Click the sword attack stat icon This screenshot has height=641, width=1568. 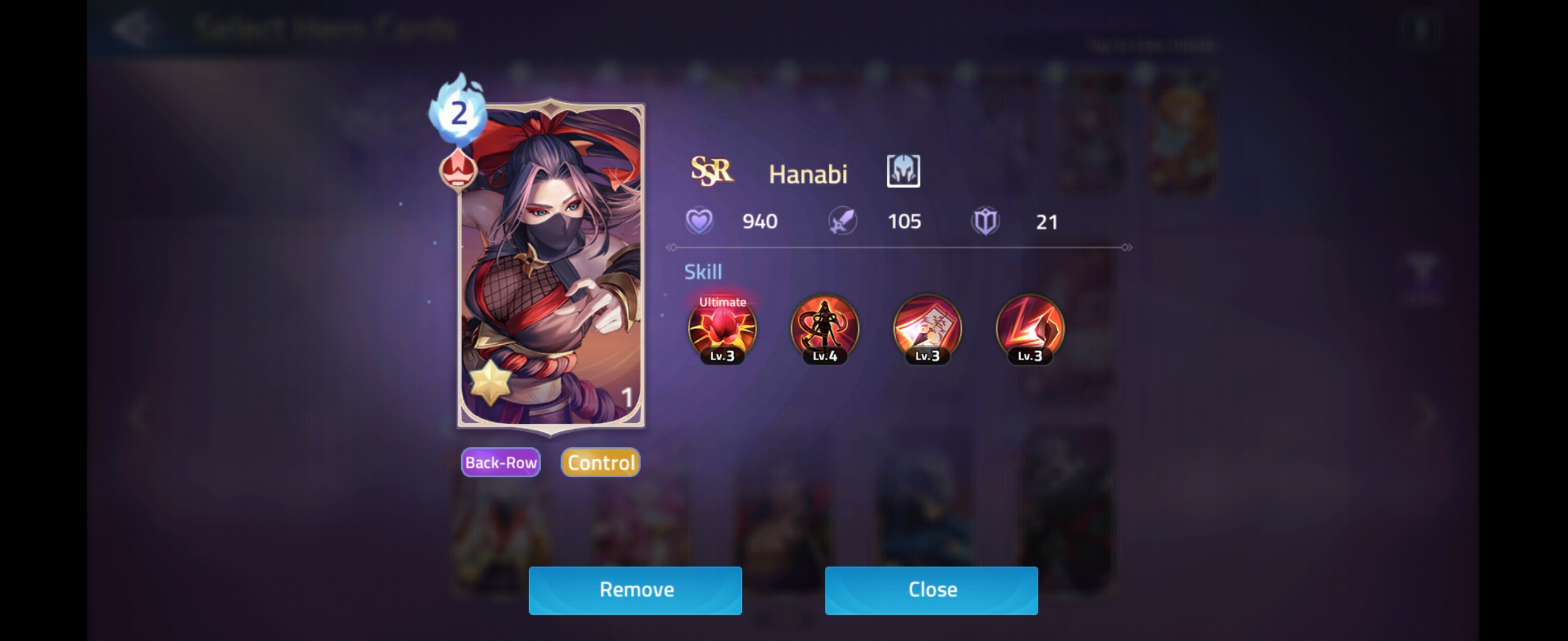842,221
